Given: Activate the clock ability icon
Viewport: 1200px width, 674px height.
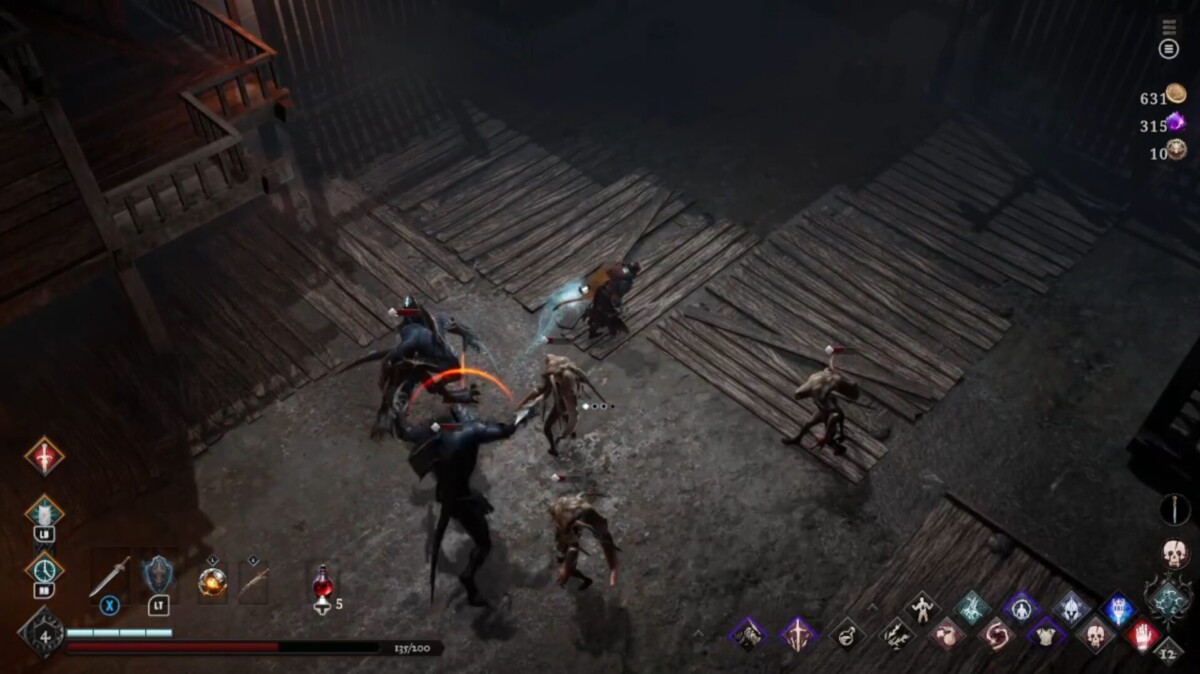Looking at the screenshot, I should coord(44,570).
